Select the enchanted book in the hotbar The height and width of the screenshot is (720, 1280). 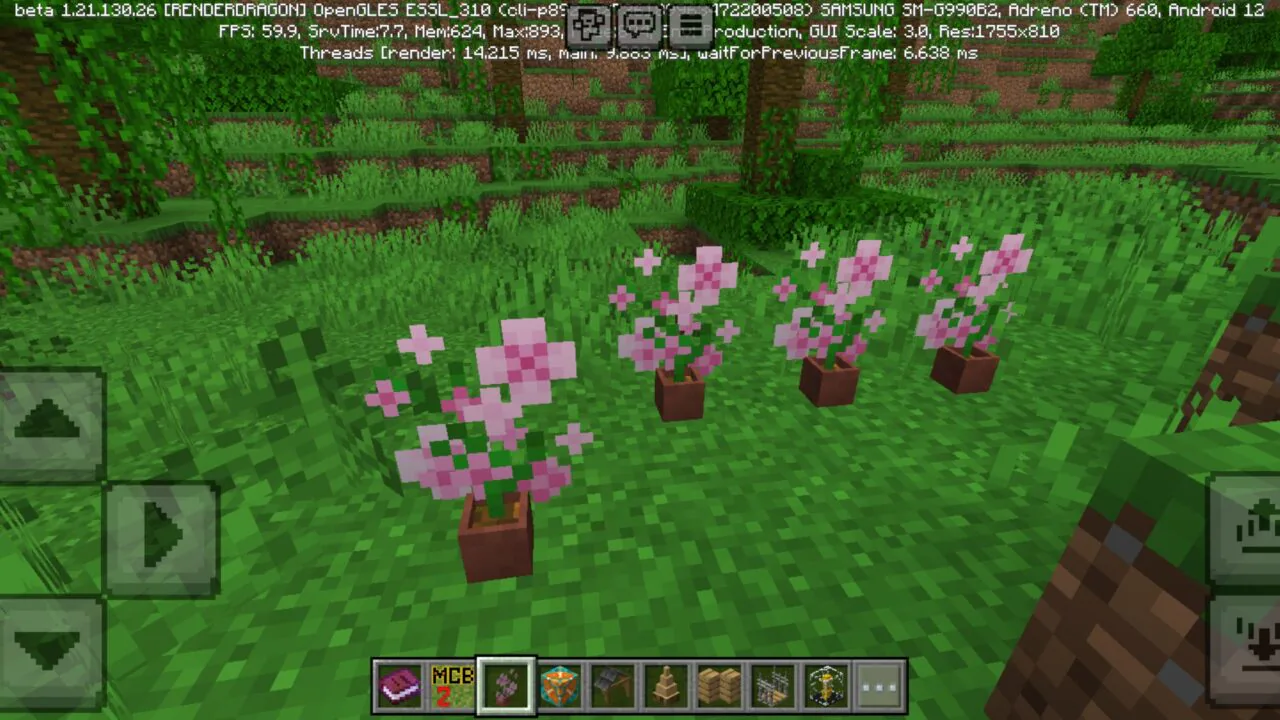pyautogui.click(x=399, y=683)
